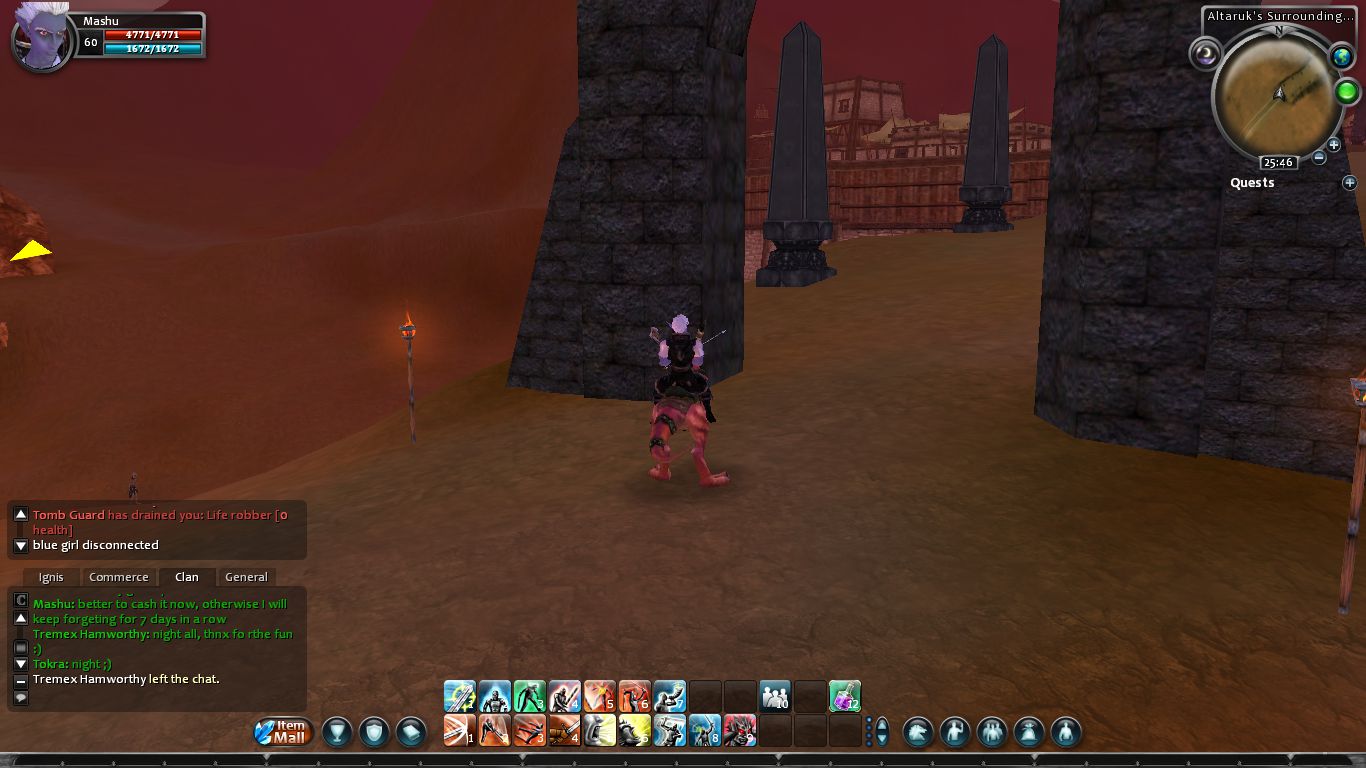Viewport: 1366px width, 768px height.
Task: Open the speech bubble chat button
Action: click(20, 698)
